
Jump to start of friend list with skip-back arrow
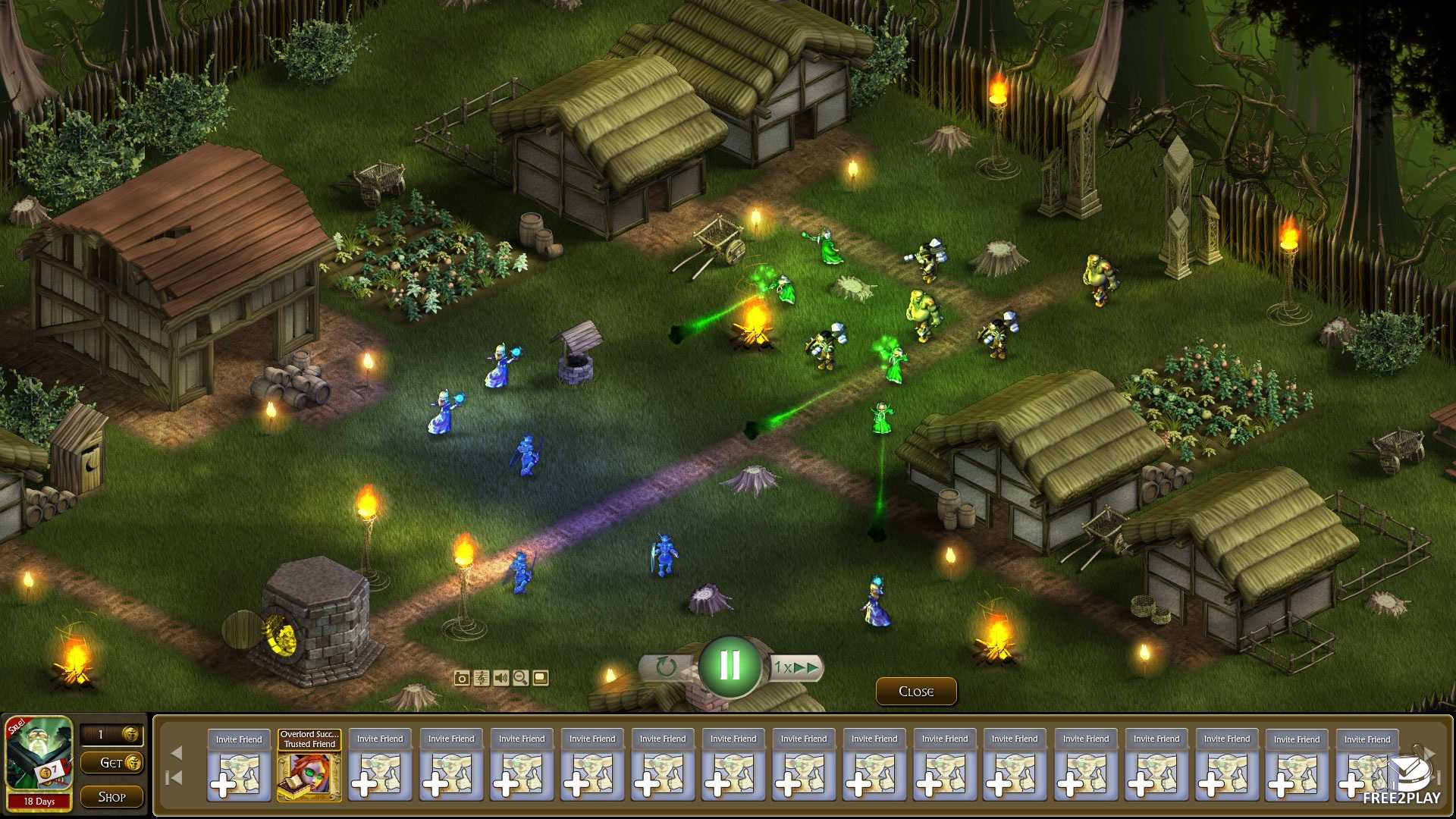(174, 777)
